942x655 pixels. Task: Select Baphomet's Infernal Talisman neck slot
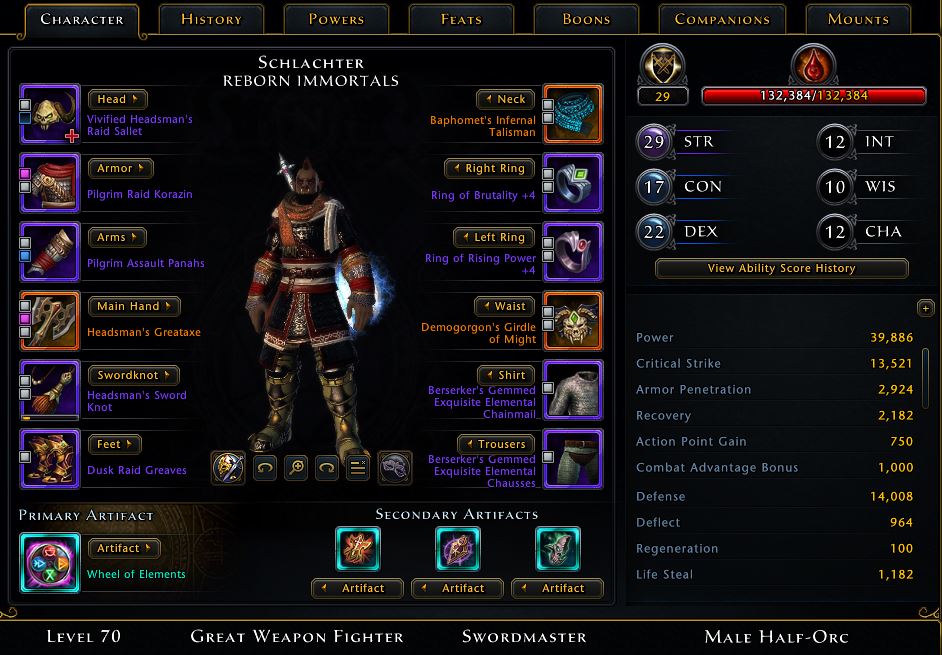click(x=573, y=115)
